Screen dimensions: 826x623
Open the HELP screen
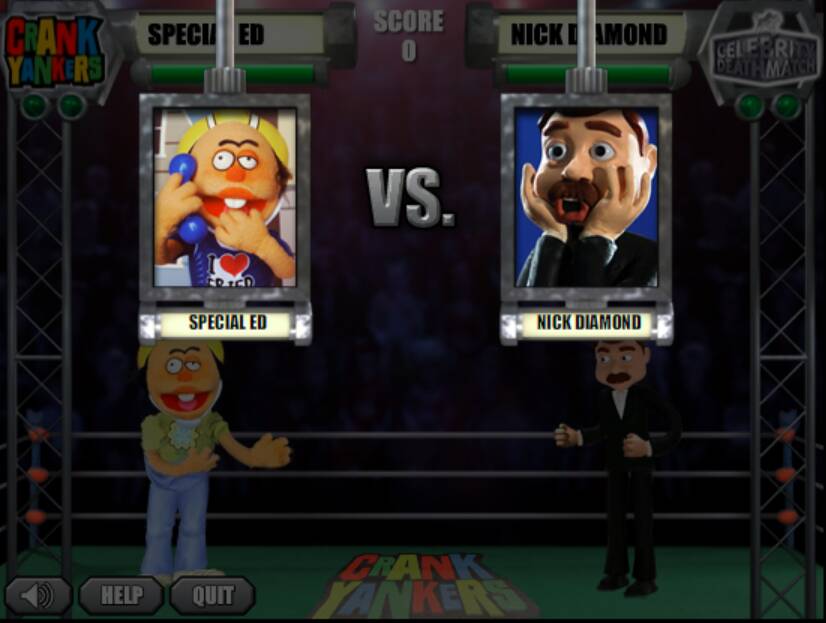pyautogui.click(x=121, y=596)
